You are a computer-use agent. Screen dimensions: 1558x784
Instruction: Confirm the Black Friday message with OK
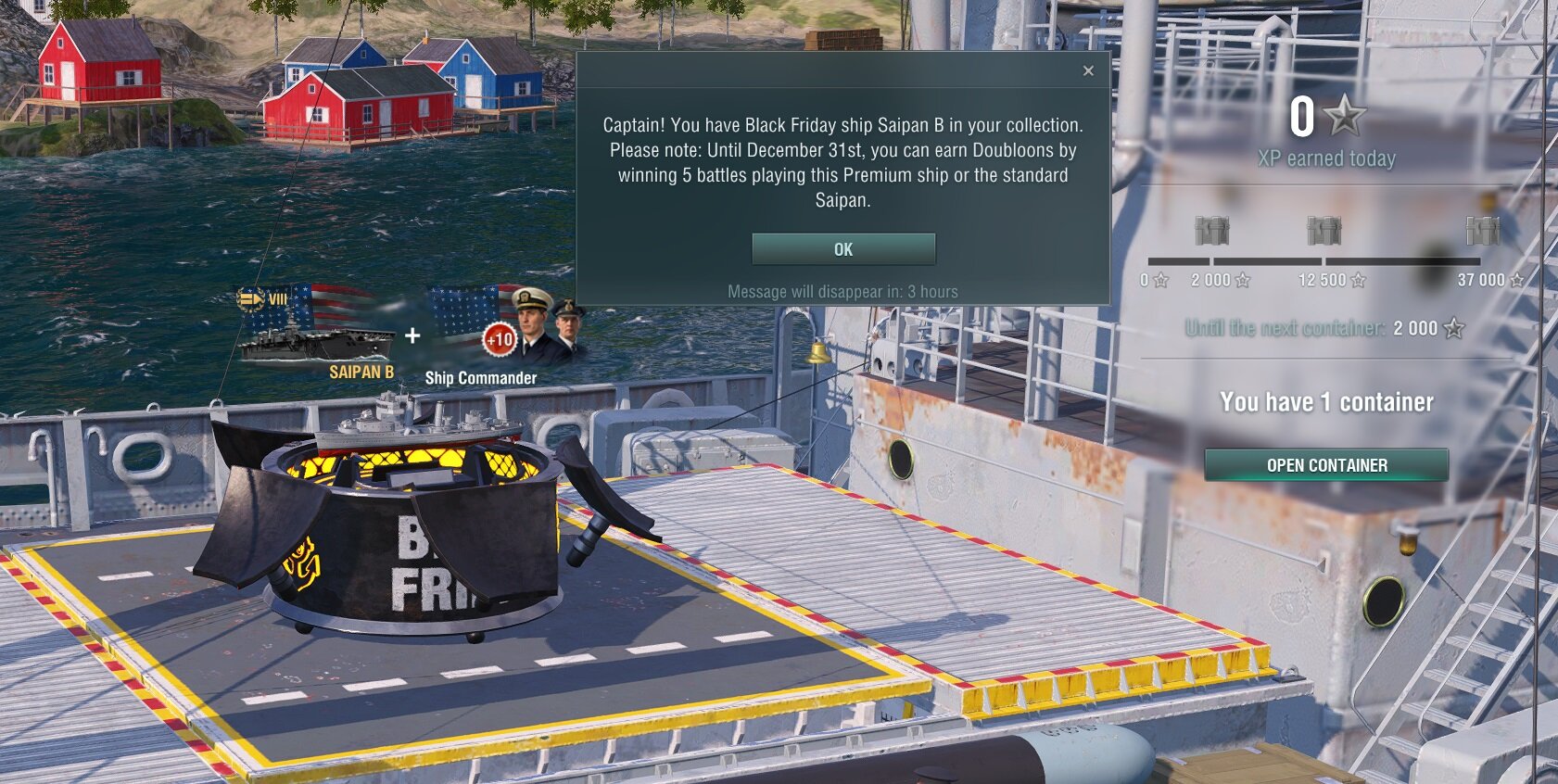[842, 249]
